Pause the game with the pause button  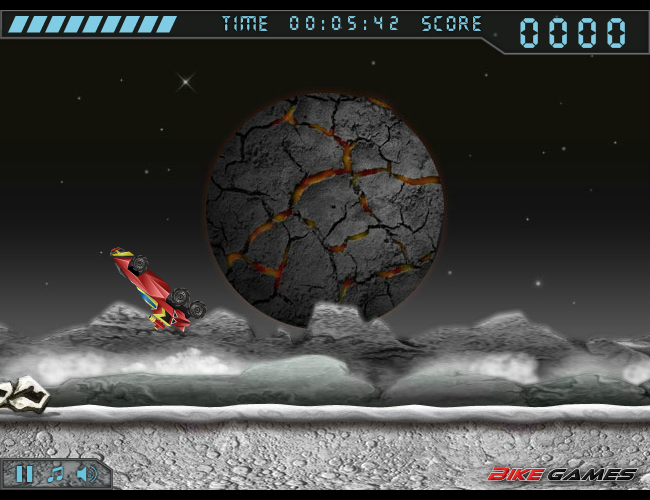(x=26, y=474)
